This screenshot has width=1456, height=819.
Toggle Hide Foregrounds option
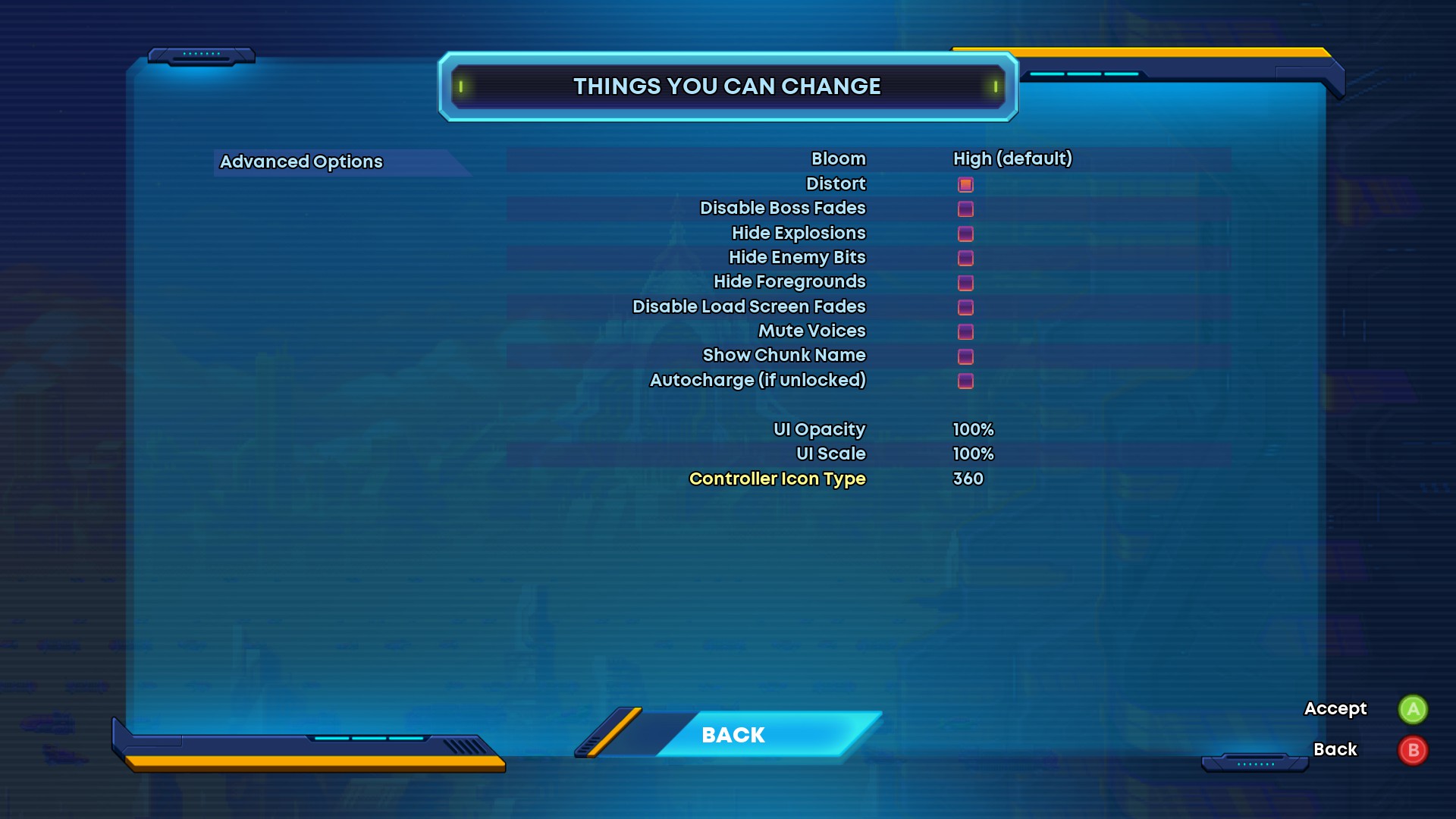pos(965,283)
